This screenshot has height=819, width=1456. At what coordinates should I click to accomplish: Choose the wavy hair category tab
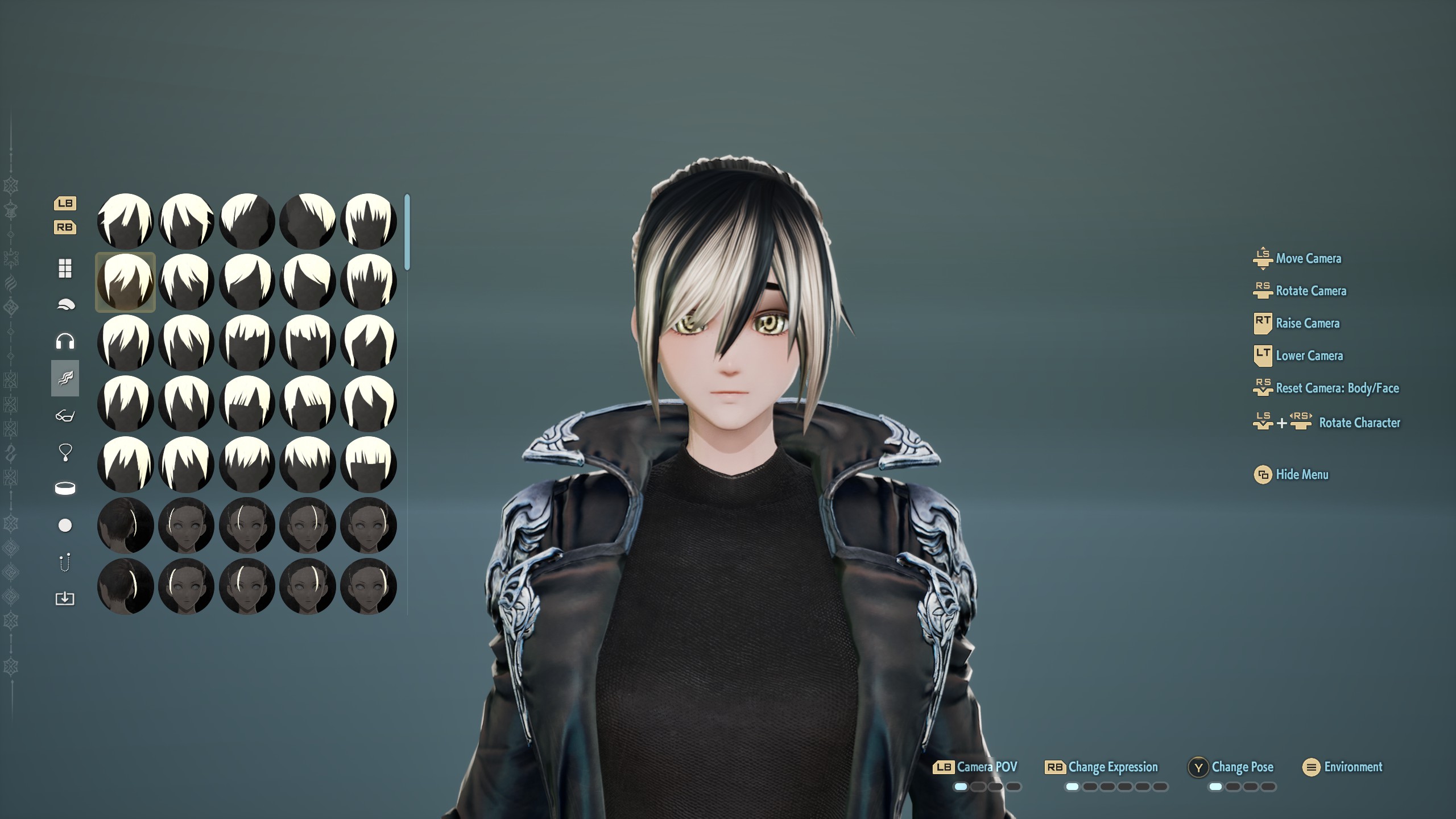pos(65,378)
